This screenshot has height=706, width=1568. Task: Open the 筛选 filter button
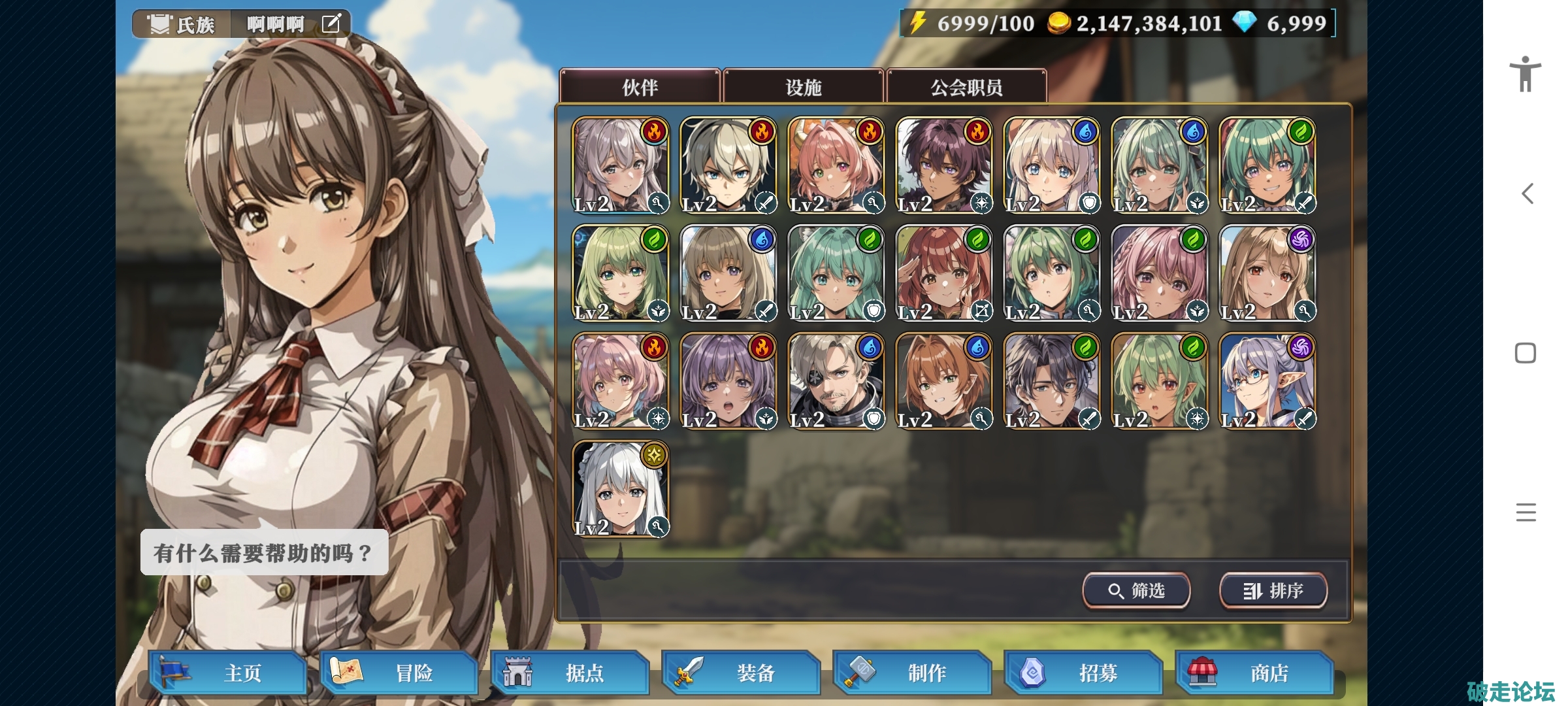[x=1136, y=591]
